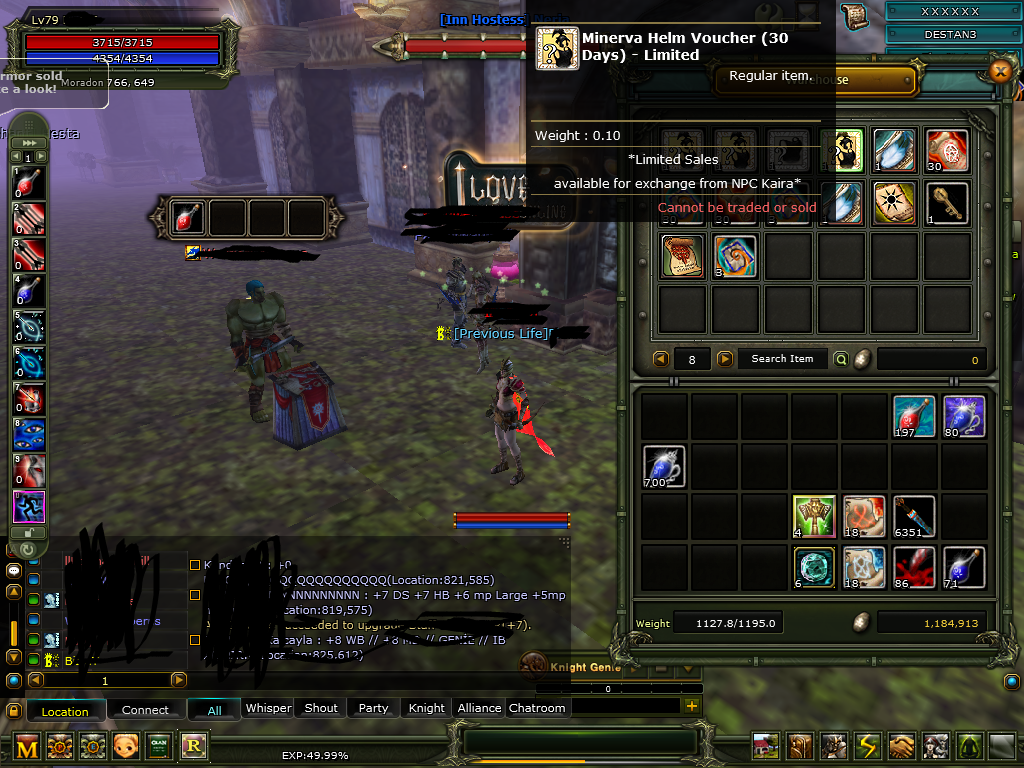Viewport: 1024px width, 768px height.
Task: Select the golden key in the warehouse
Action: (x=946, y=203)
